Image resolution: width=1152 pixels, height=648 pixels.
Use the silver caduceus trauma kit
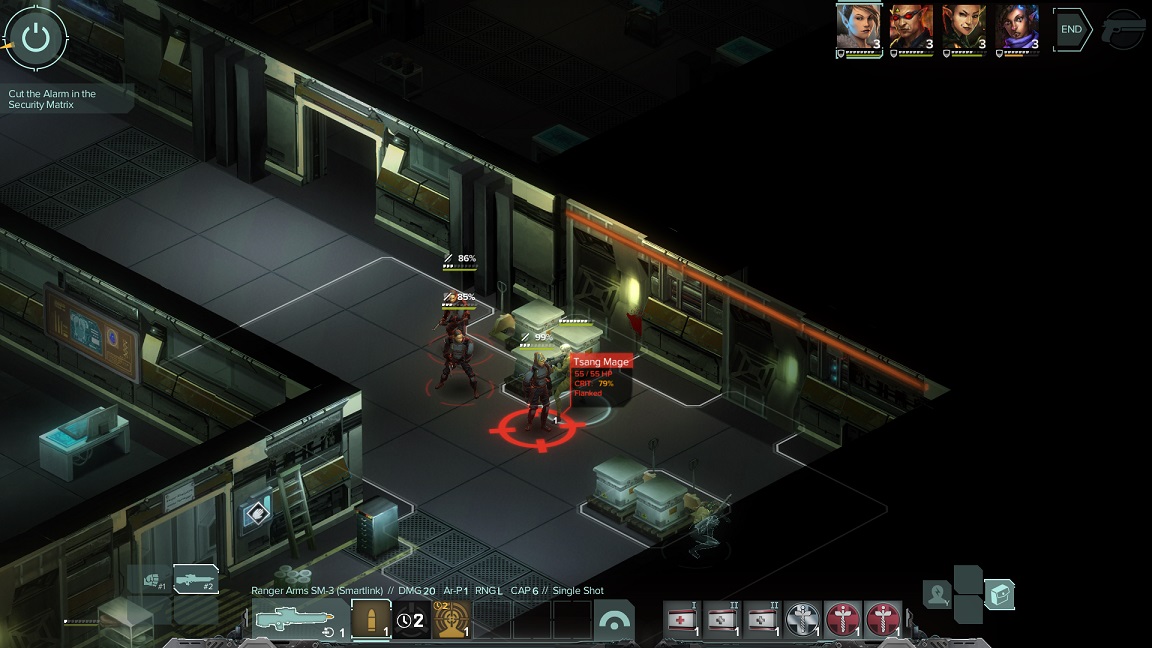pyautogui.click(x=803, y=620)
